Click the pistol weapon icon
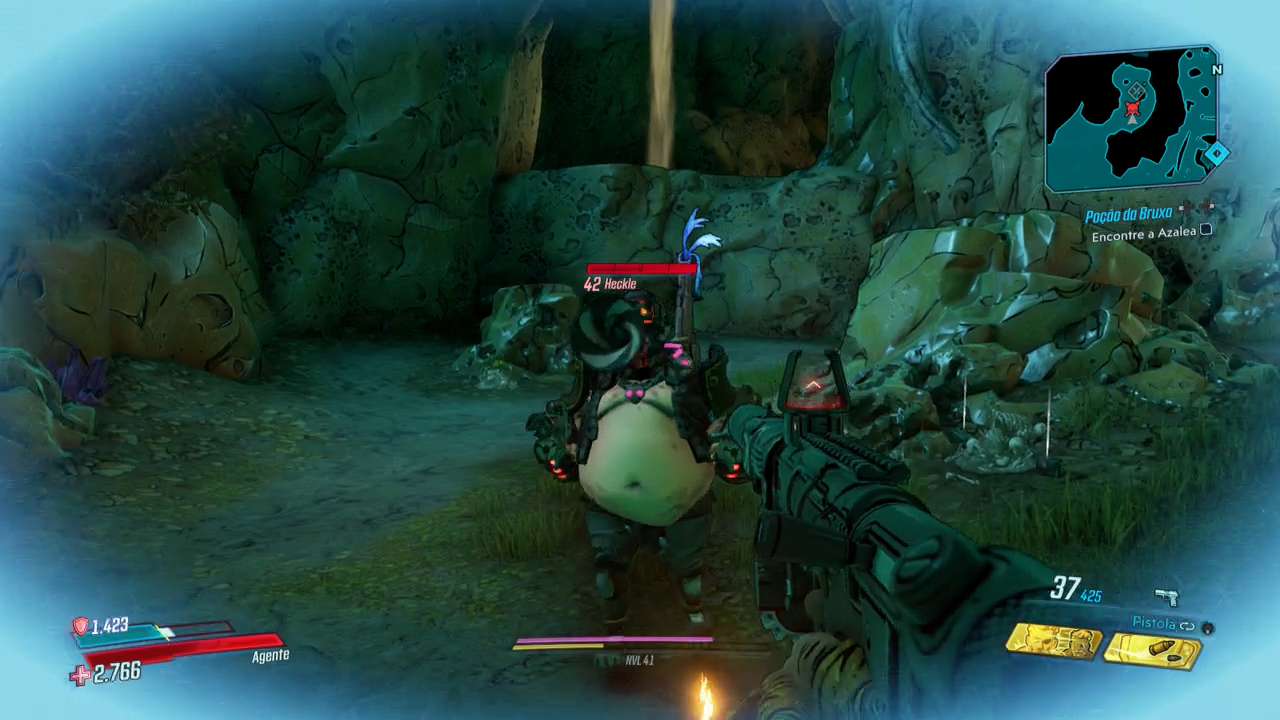This screenshot has width=1280, height=720. pyautogui.click(x=1166, y=597)
